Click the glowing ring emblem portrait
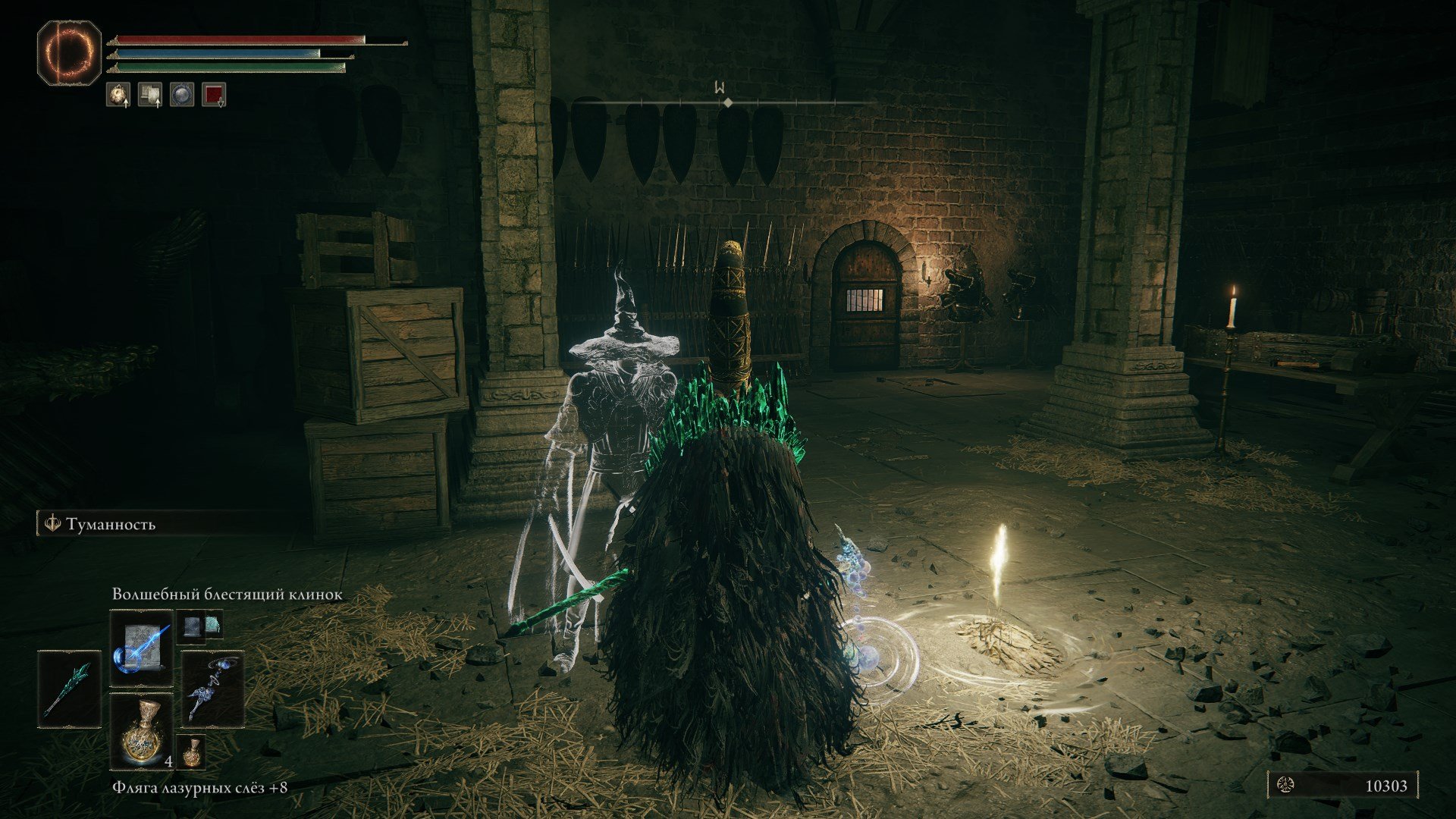This screenshot has height=819, width=1456. 69,52
